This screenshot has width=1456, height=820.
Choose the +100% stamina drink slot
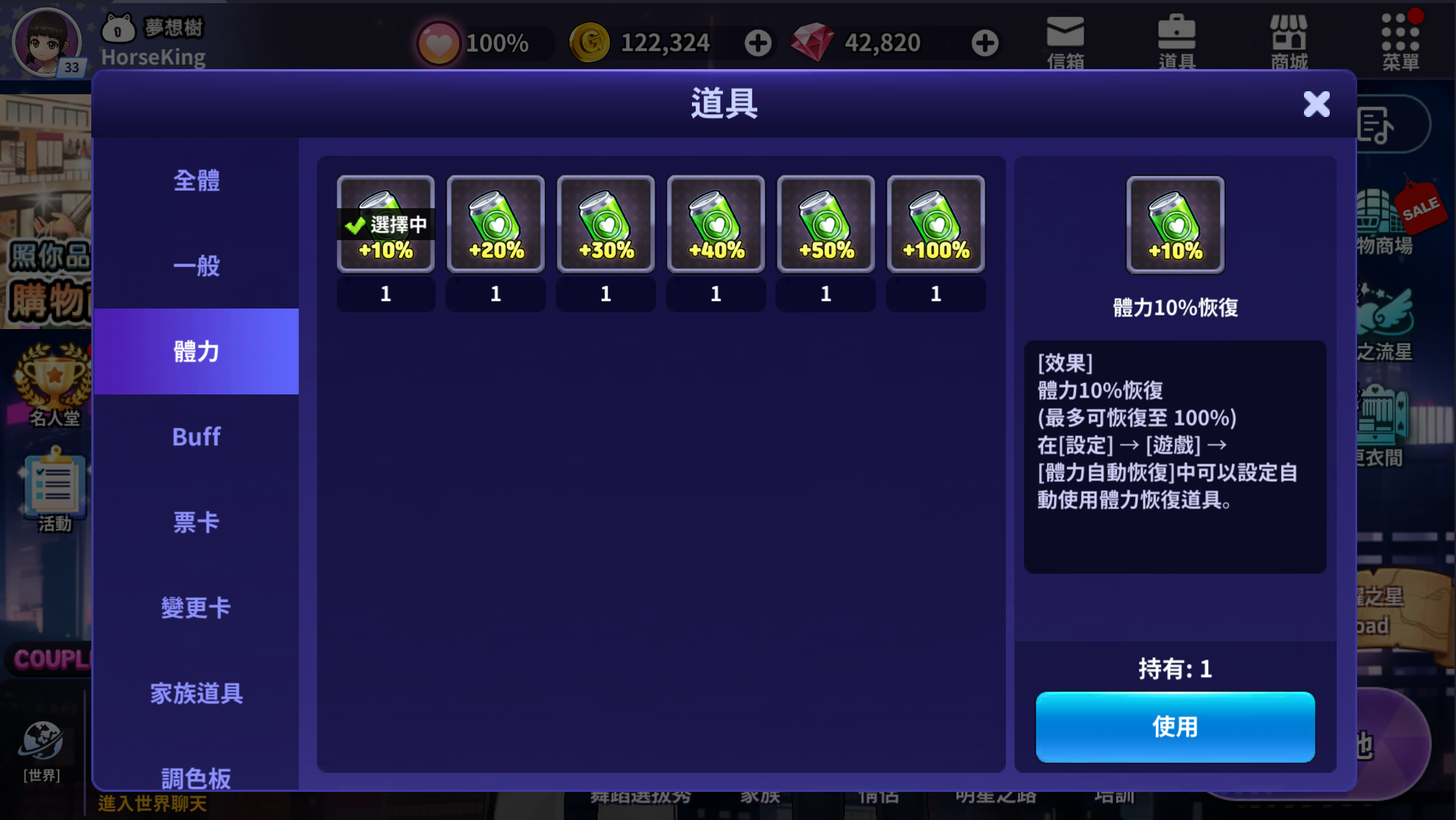pos(936,225)
